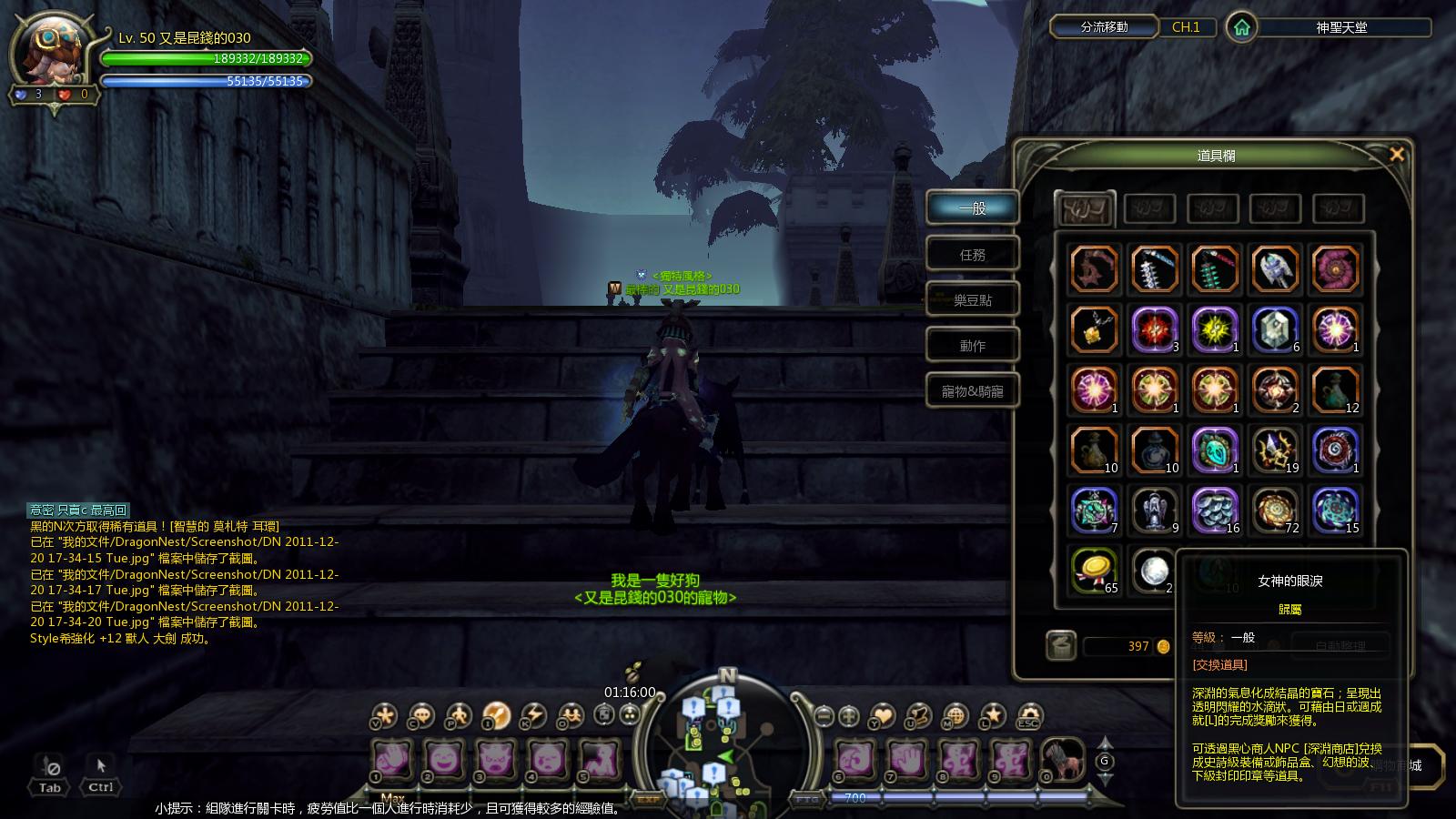Select the gold medal coin stack of 65
The image size is (1456, 819).
1093,571
